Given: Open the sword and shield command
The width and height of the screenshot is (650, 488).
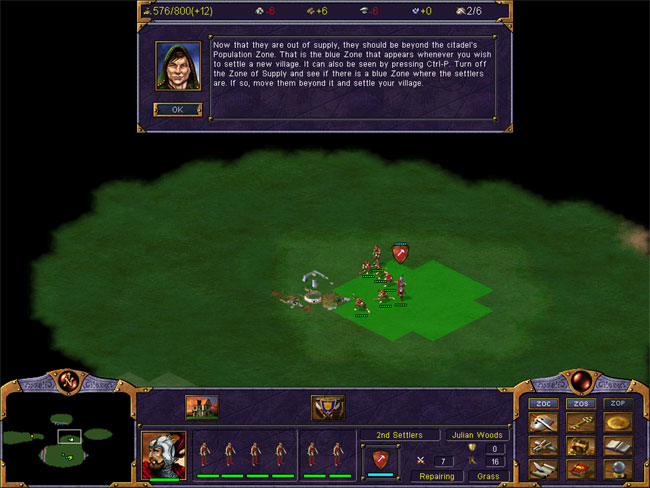Looking at the screenshot, I should [543, 422].
